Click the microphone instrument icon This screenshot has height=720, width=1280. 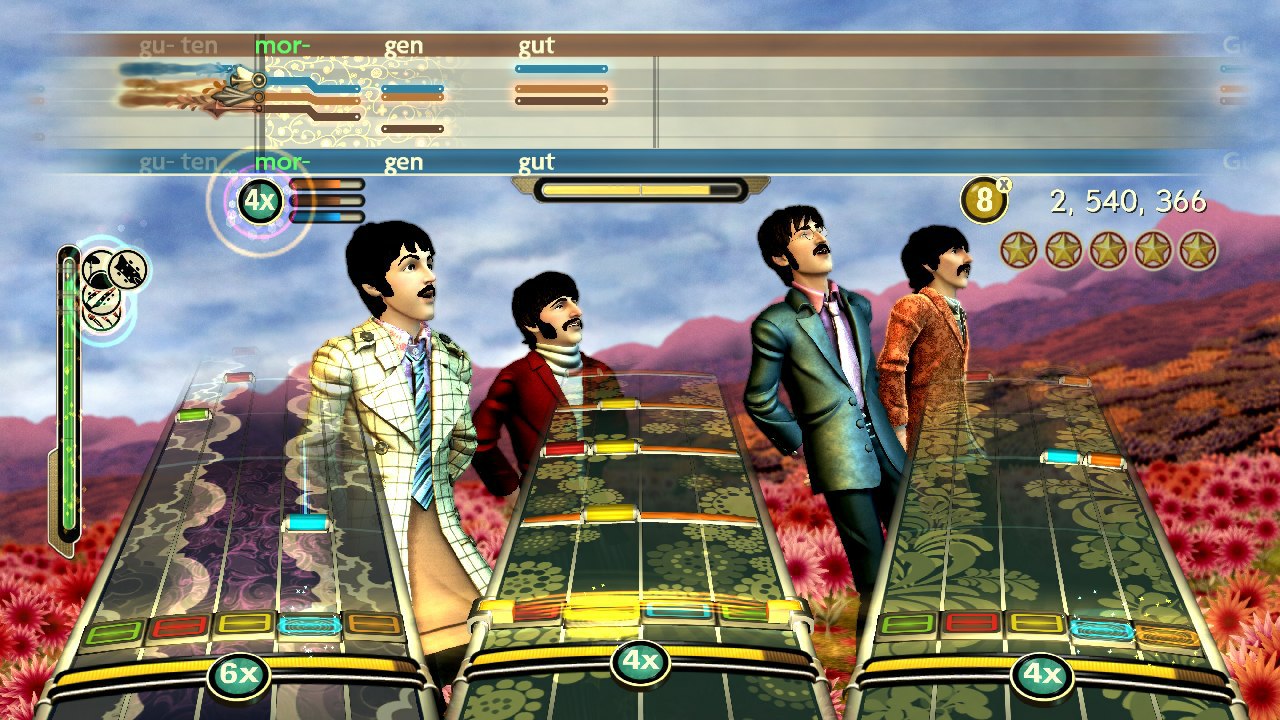[98, 322]
